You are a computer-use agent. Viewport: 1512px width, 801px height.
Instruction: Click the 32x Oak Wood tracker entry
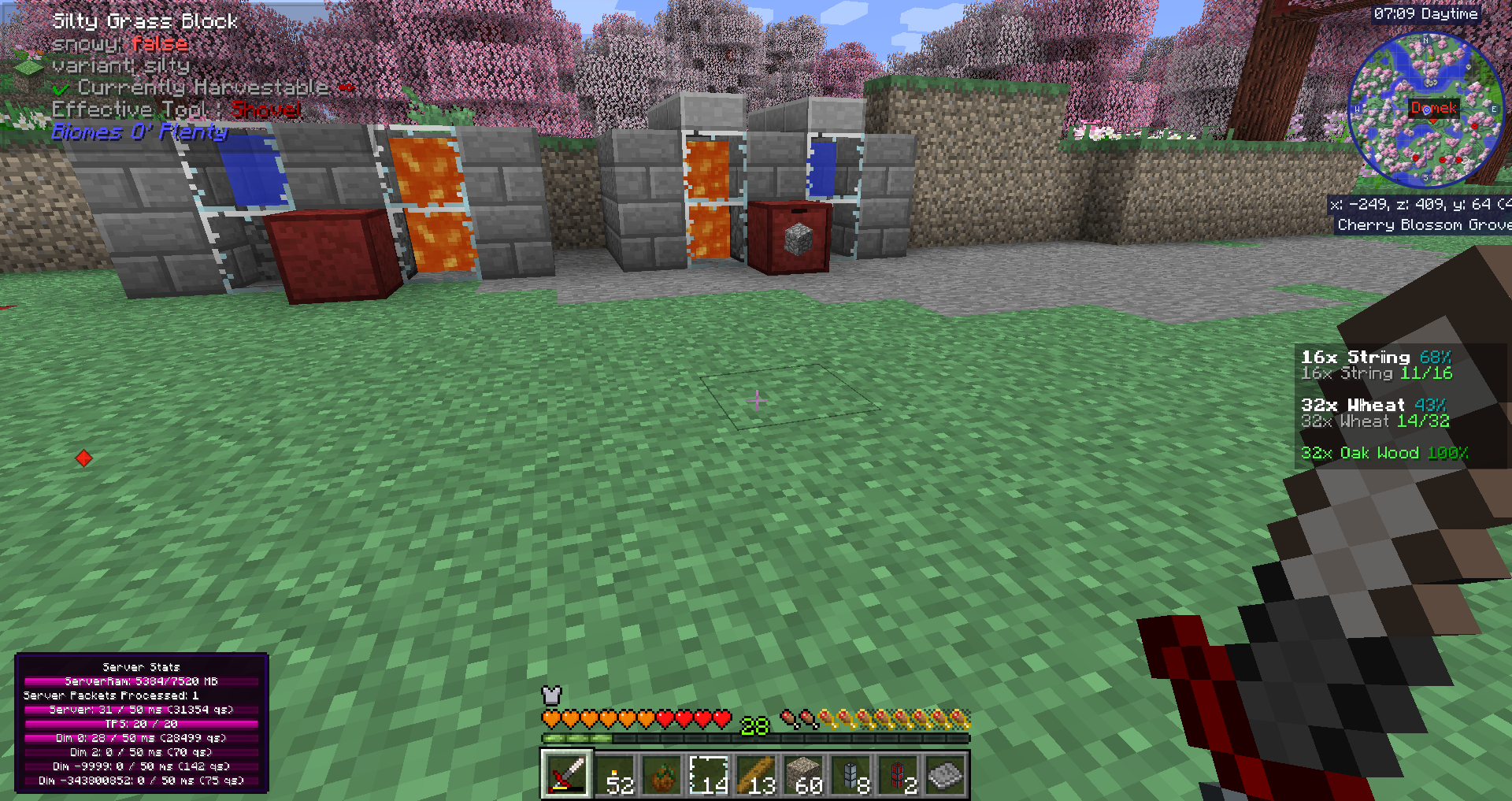1384,454
